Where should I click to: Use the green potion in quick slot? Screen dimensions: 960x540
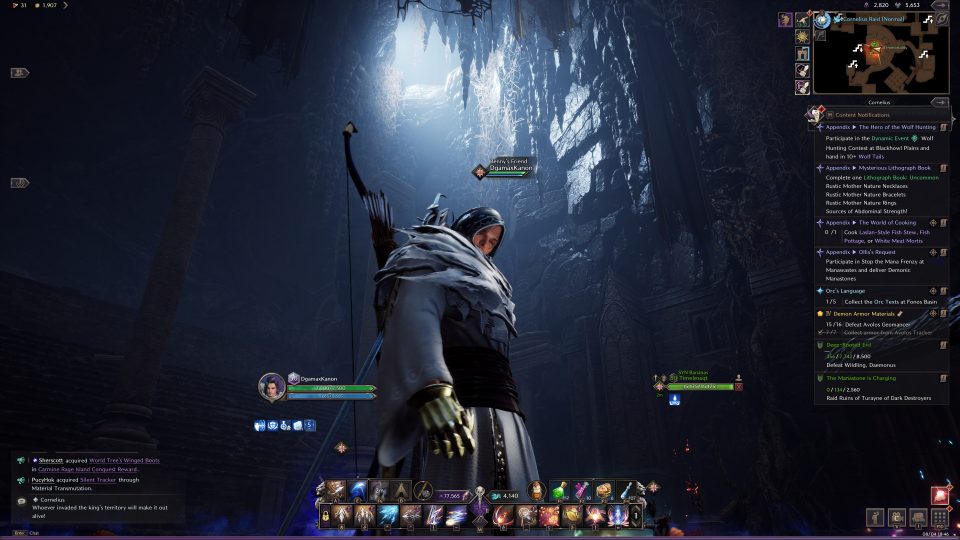[x=558, y=490]
